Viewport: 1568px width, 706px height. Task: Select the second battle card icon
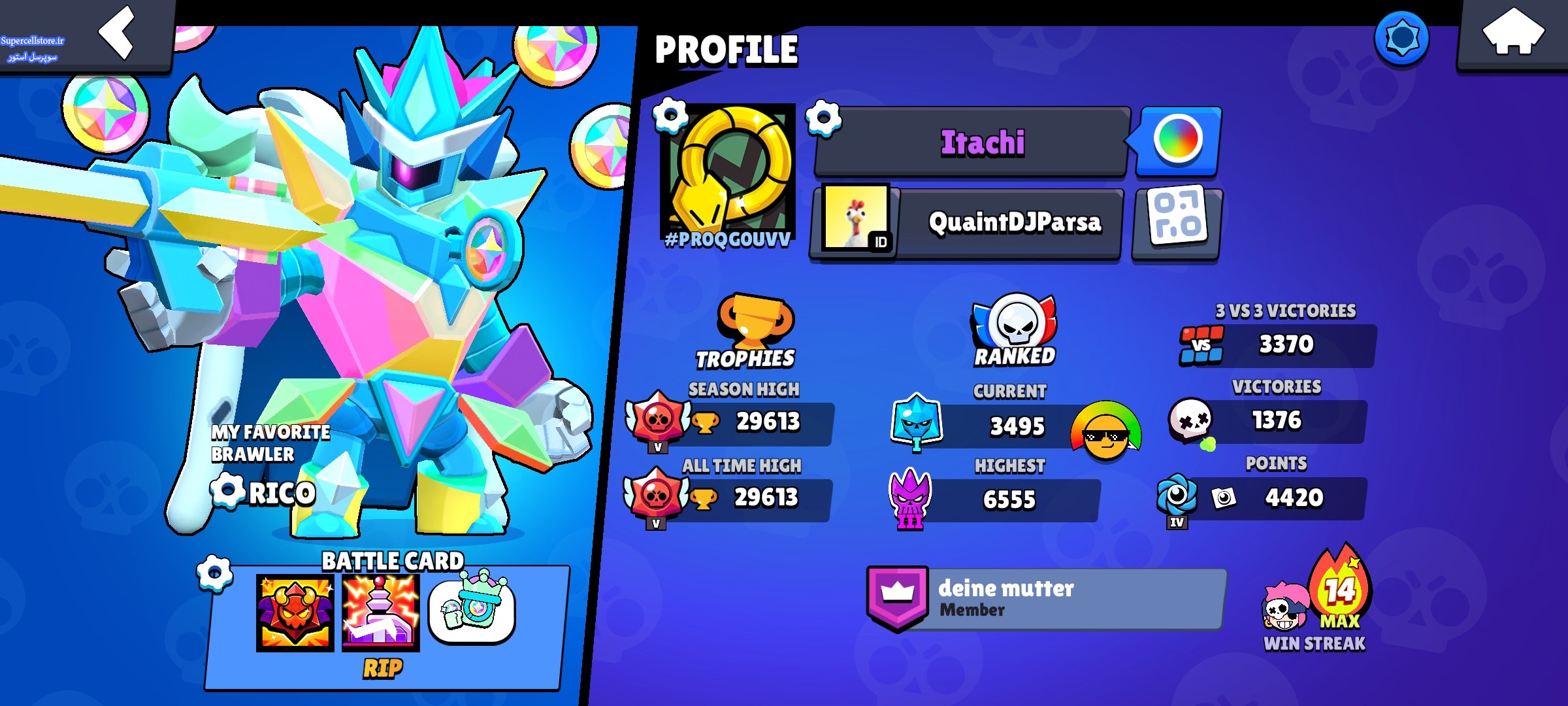click(381, 613)
